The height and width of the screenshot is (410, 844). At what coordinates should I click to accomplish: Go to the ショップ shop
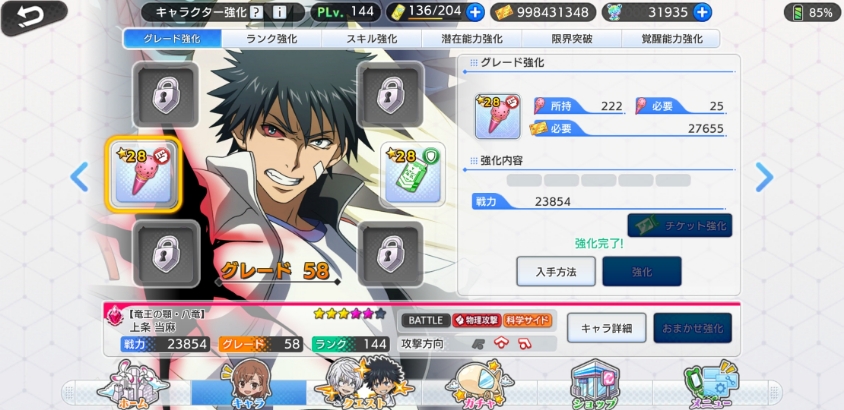[594, 385]
